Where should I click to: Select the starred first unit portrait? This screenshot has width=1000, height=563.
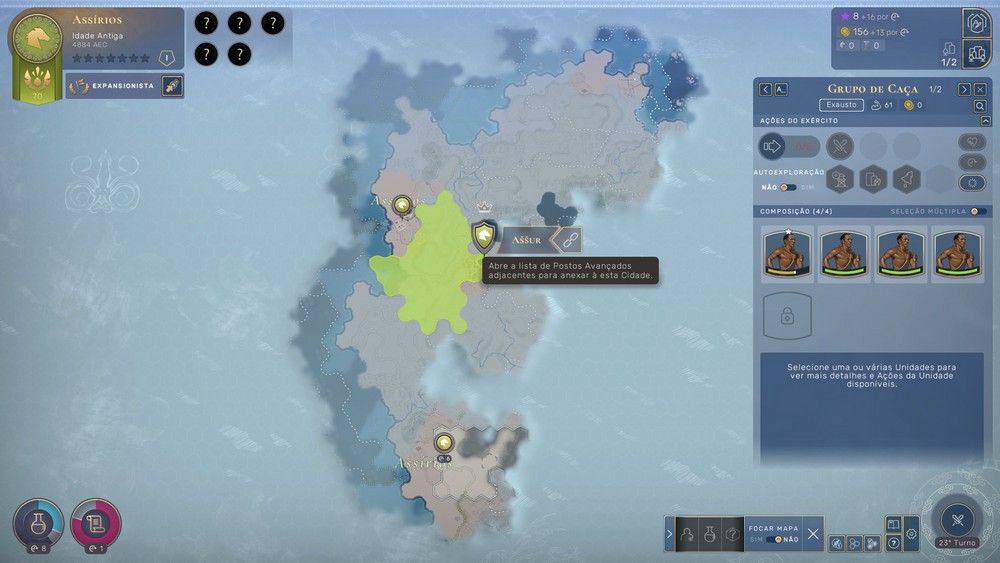tap(787, 253)
